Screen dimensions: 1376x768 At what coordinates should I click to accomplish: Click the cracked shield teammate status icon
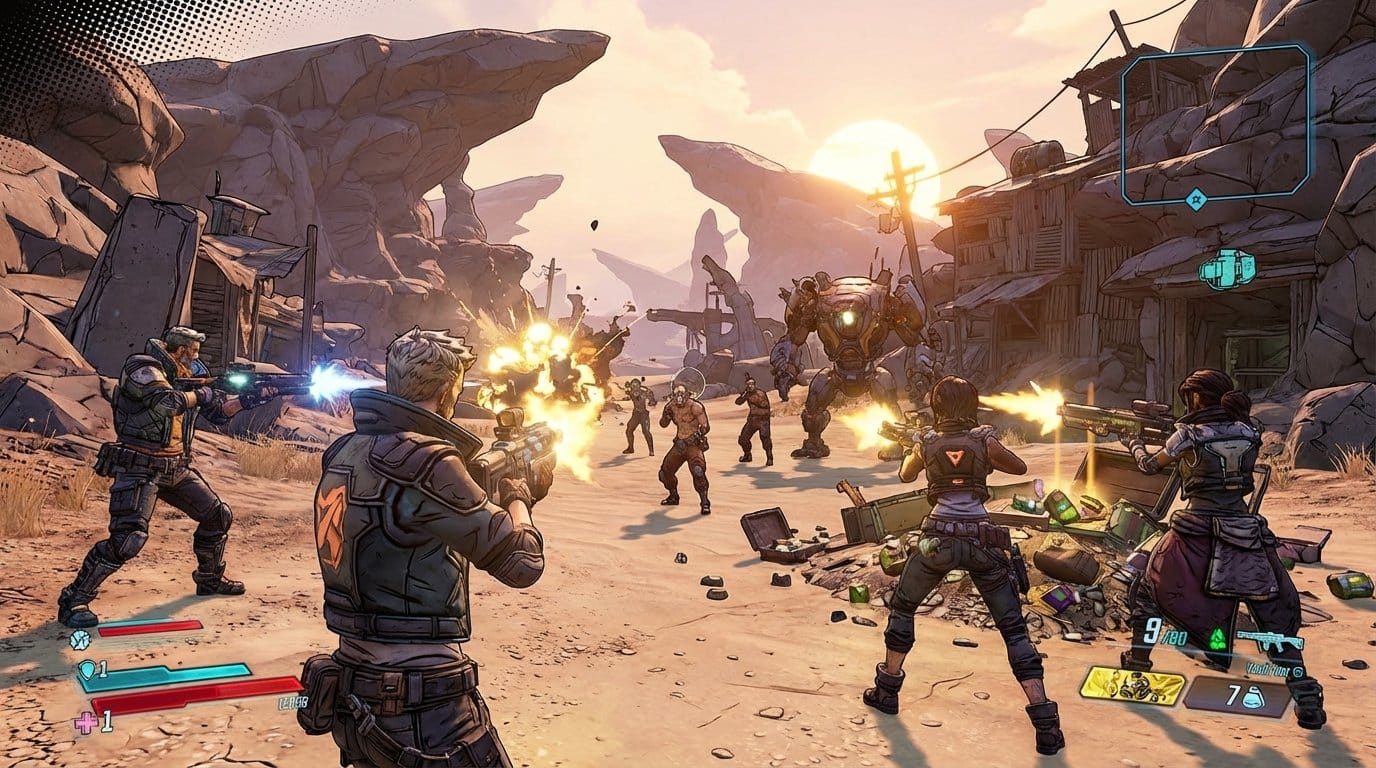pos(79,640)
